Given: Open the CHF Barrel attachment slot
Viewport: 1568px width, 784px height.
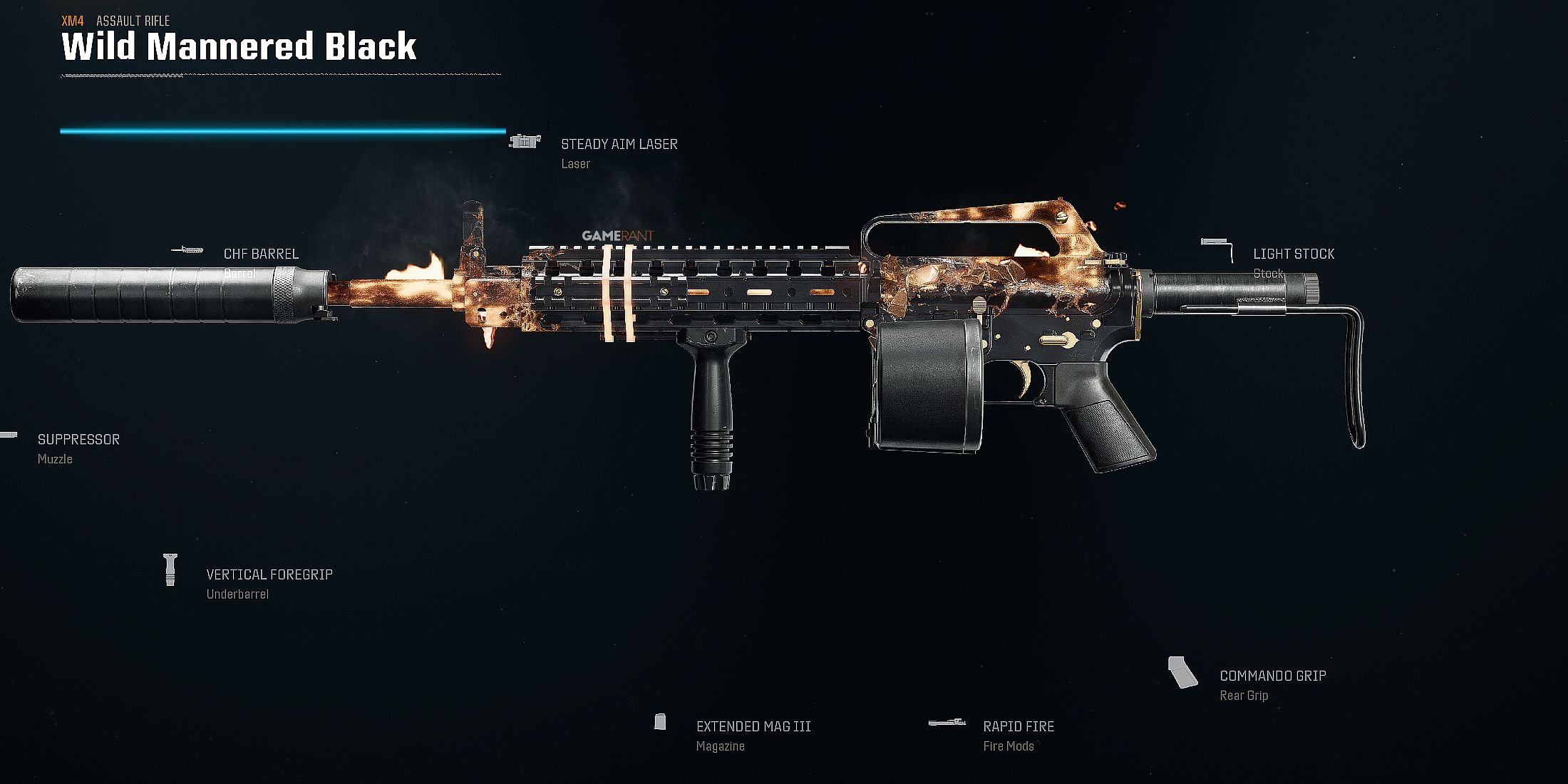Looking at the screenshot, I should [x=261, y=254].
